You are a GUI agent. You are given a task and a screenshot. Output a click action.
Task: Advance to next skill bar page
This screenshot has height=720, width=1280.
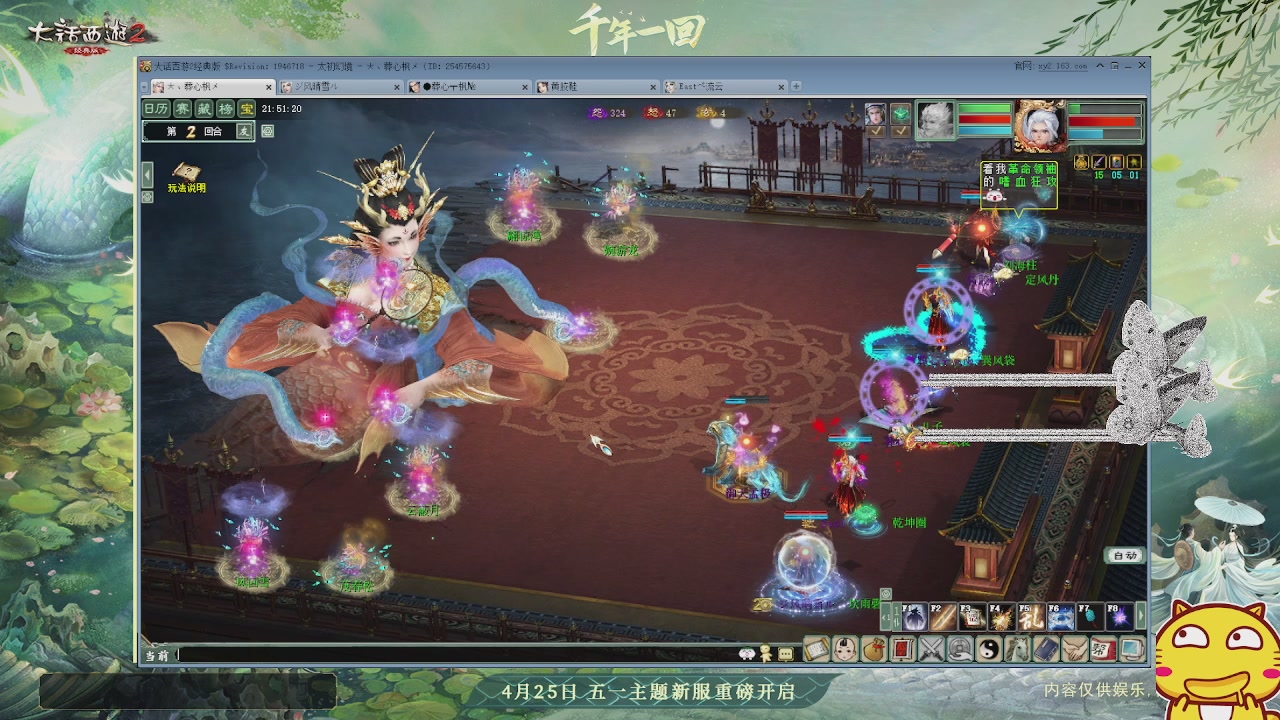(1141, 616)
